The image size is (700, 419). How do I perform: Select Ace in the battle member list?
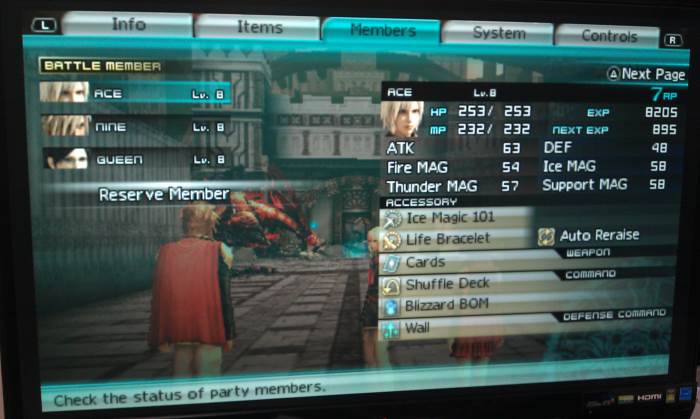coord(135,93)
